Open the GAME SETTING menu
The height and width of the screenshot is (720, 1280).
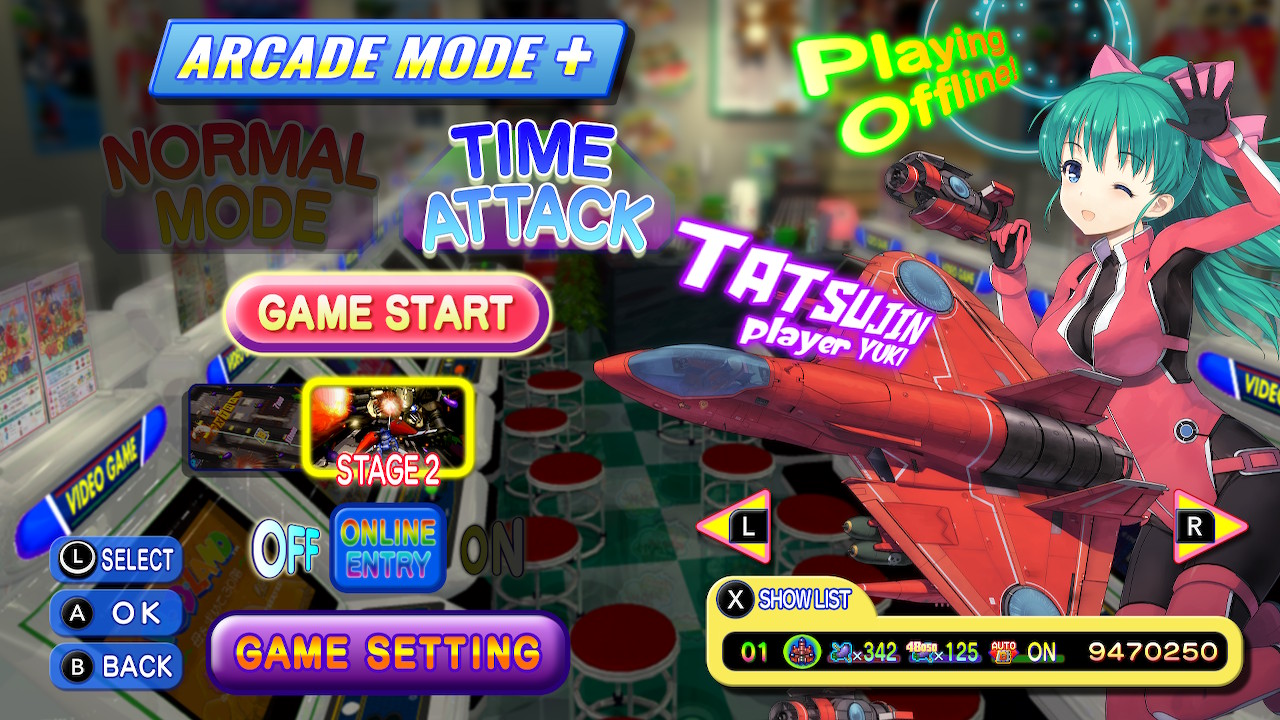coord(384,652)
